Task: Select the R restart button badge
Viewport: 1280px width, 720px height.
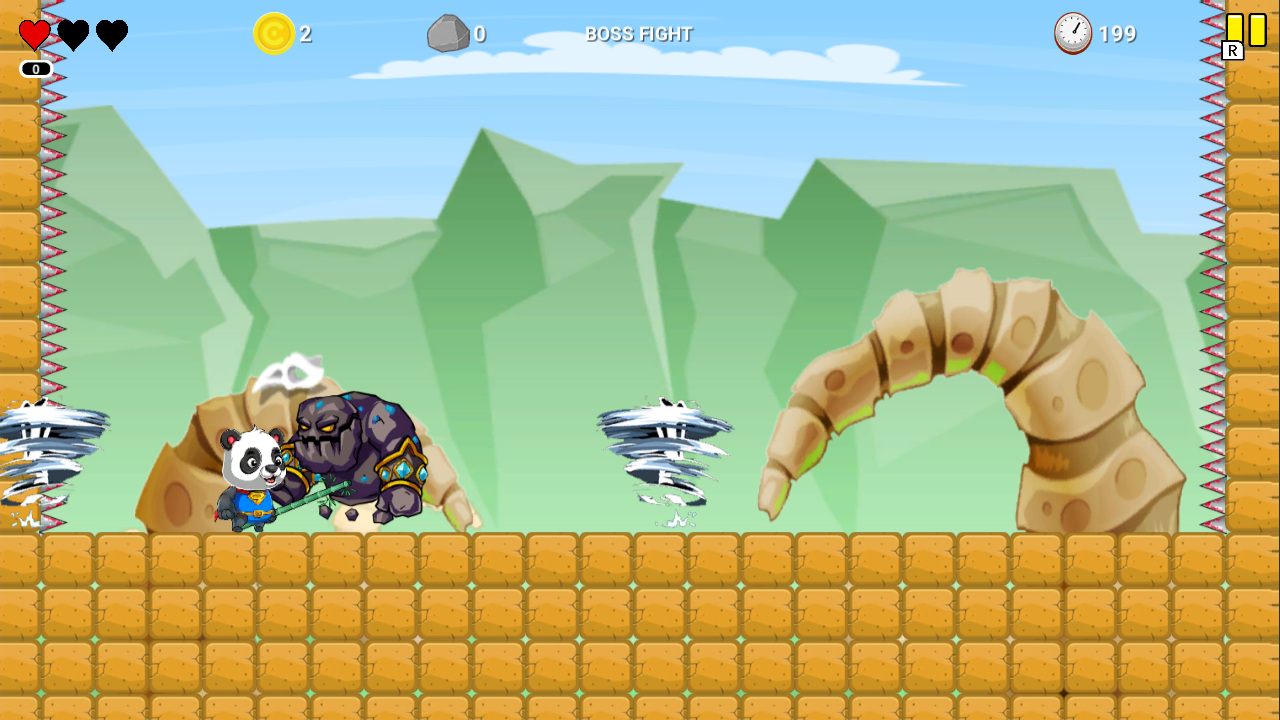Action: coord(1232,49)
